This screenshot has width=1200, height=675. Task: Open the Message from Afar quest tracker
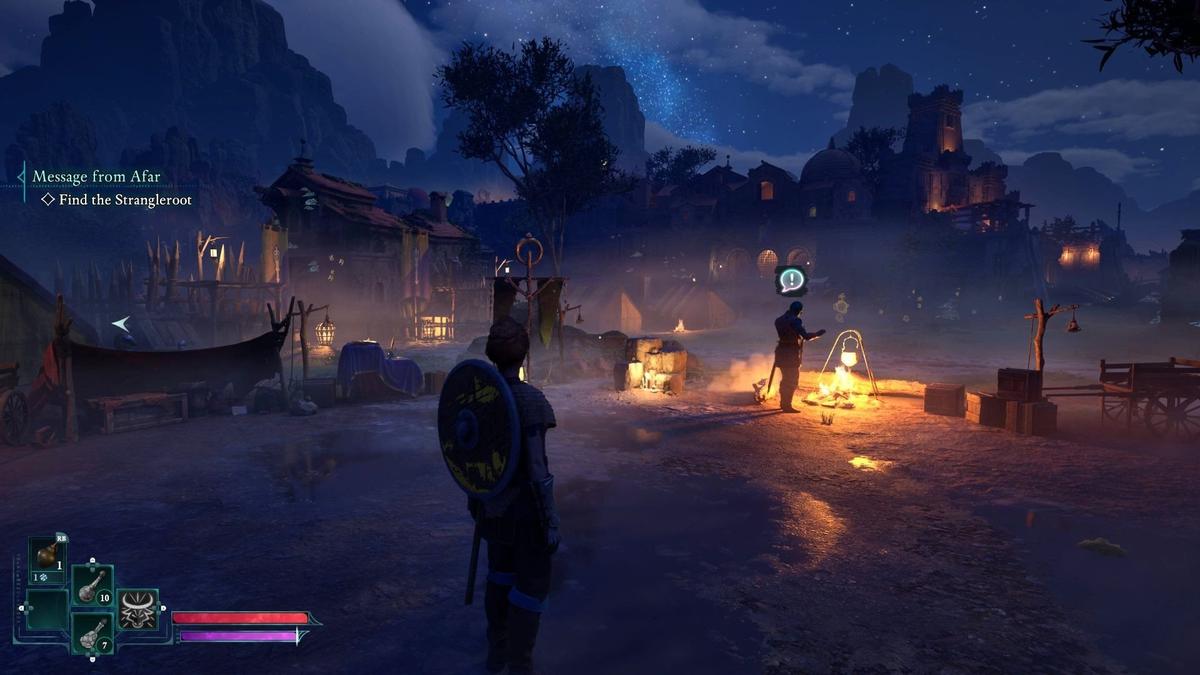(x=96, y=177)
